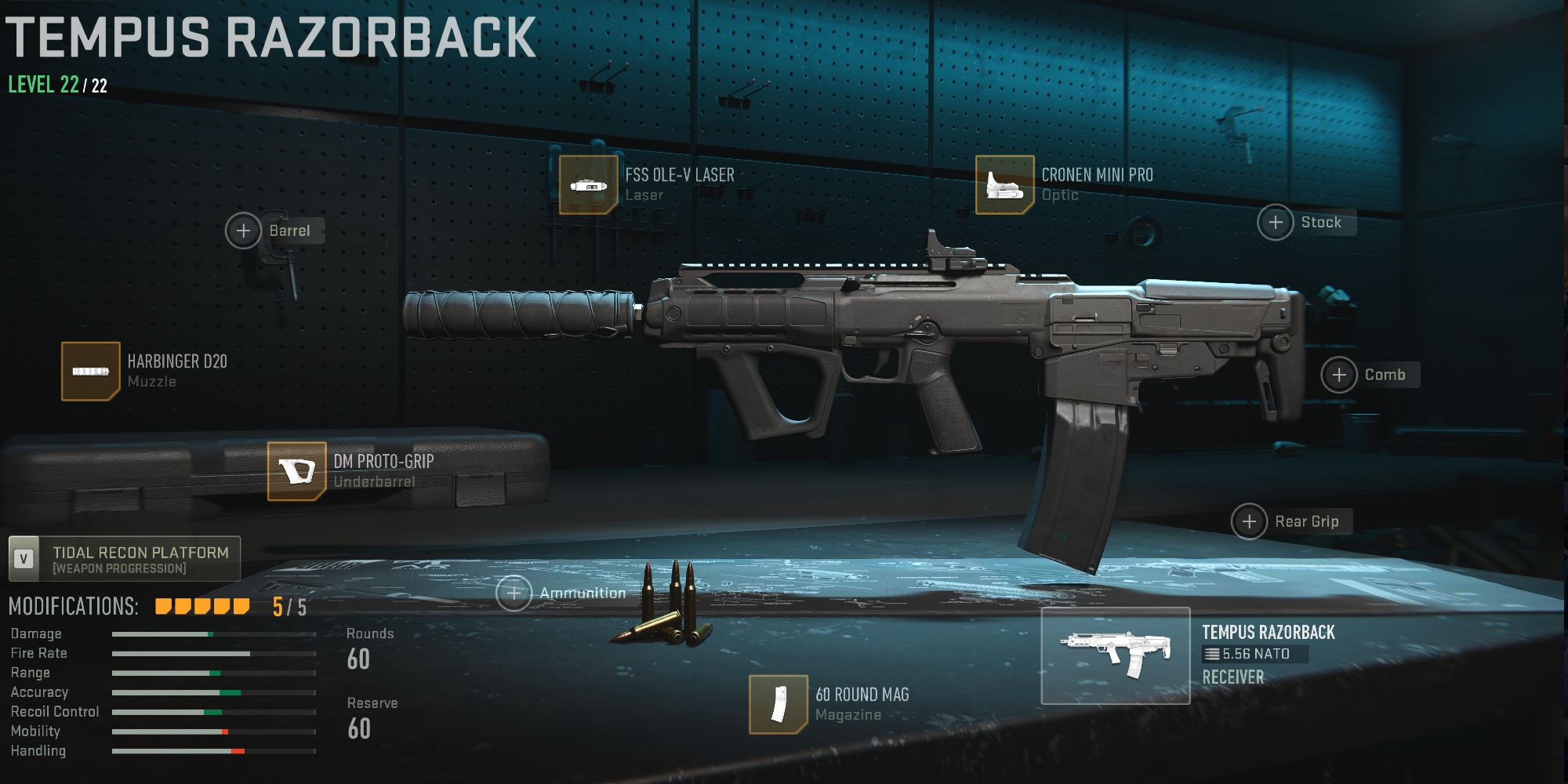Add an attachment to the Stock slot

1276,223
